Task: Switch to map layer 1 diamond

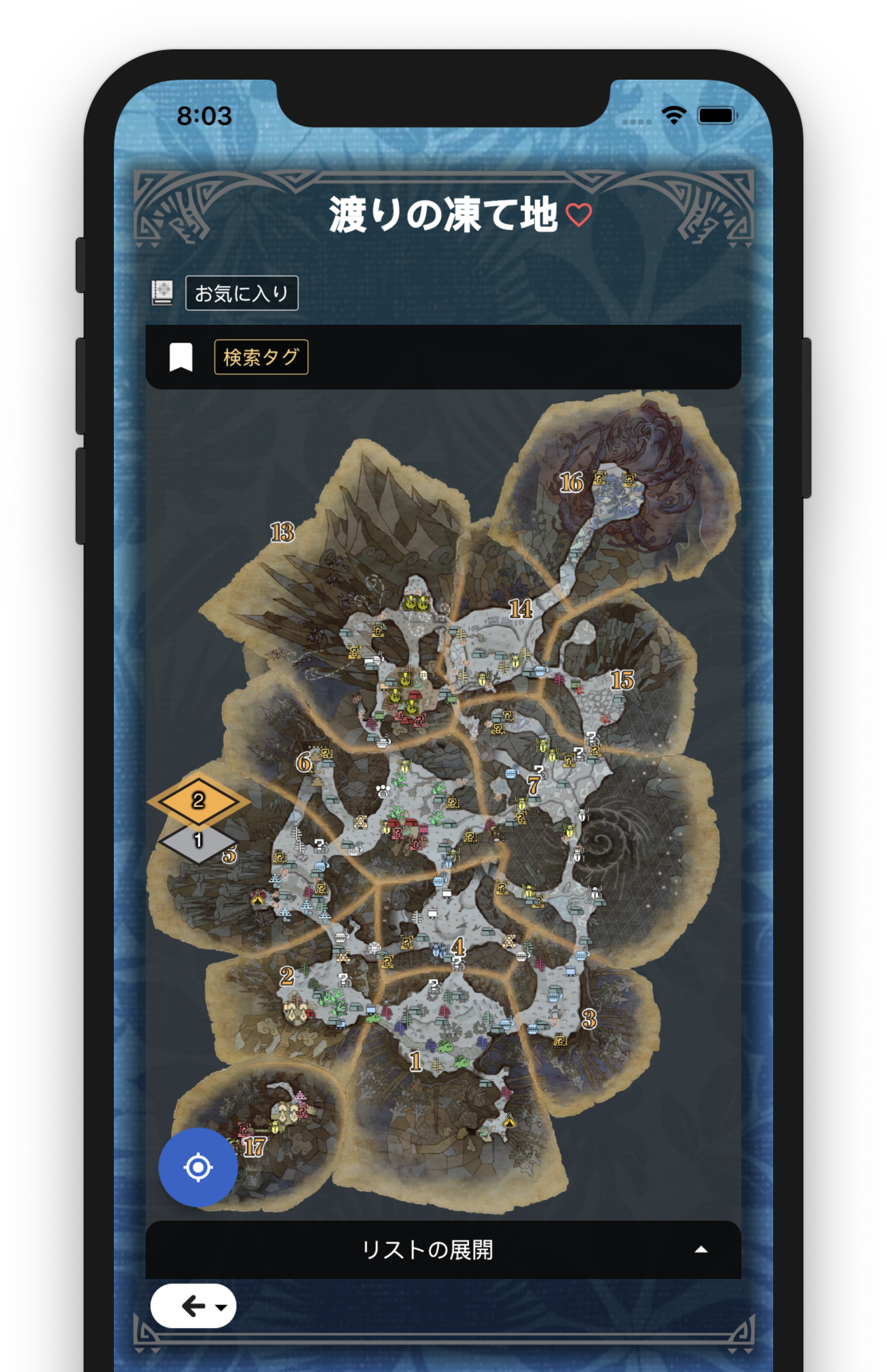Action: [x=198, y=842]
